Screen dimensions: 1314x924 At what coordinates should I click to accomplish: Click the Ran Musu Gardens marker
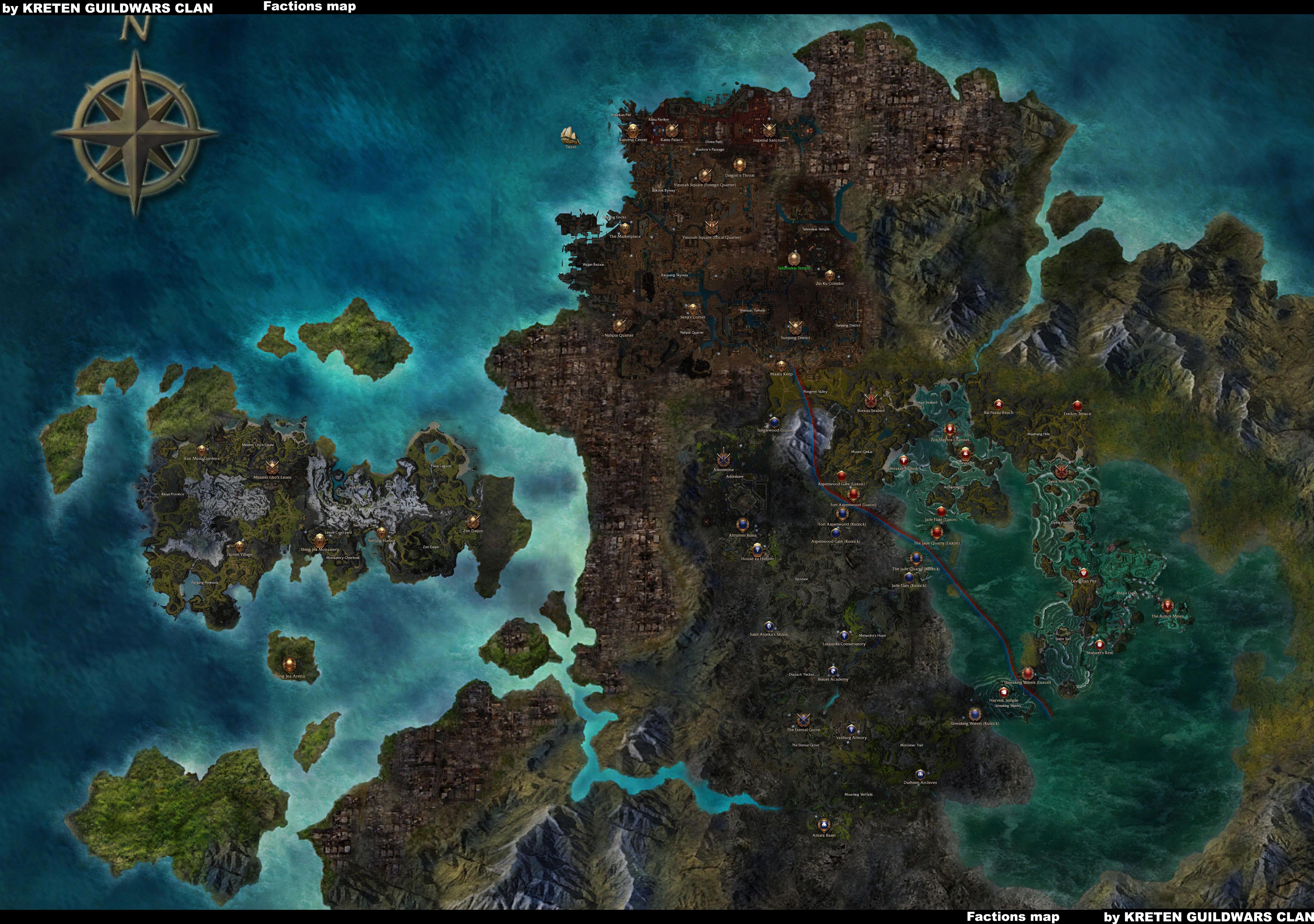coord(201,450)
